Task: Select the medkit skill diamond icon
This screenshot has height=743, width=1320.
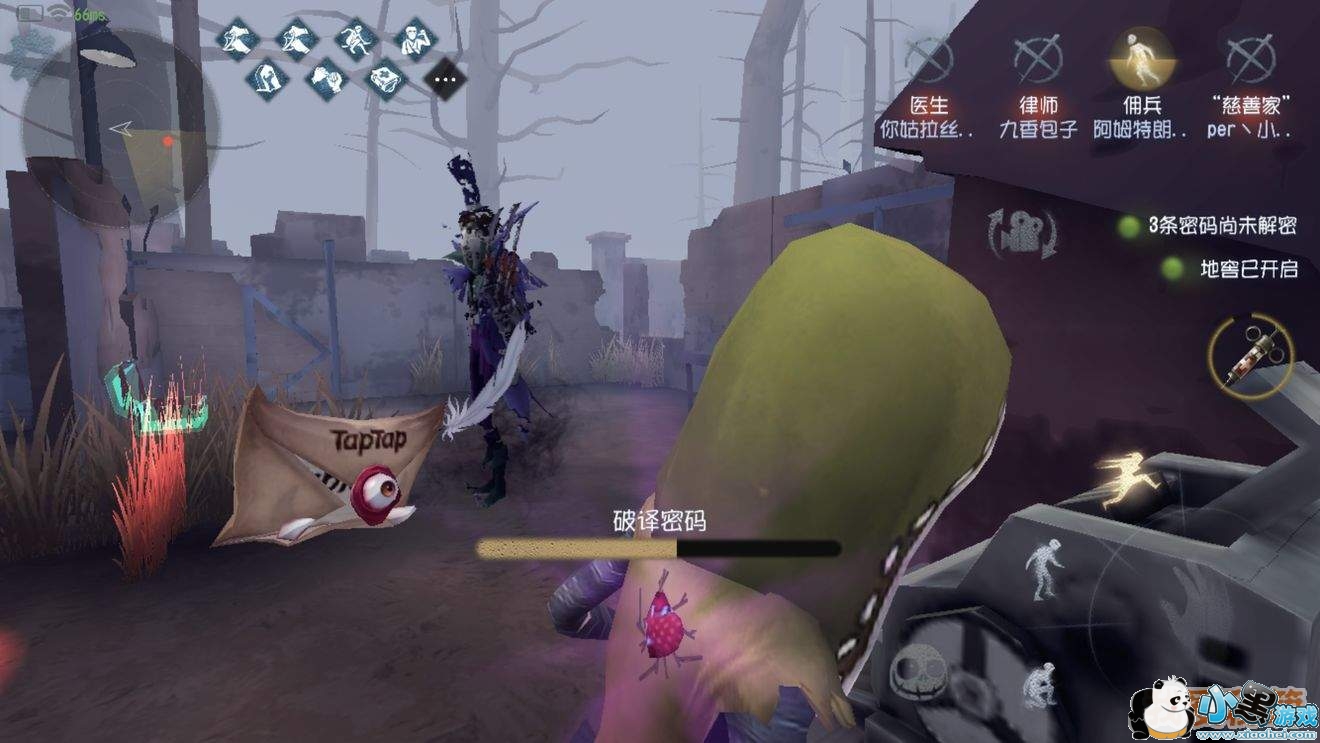Action: click(x=385, y=78)
